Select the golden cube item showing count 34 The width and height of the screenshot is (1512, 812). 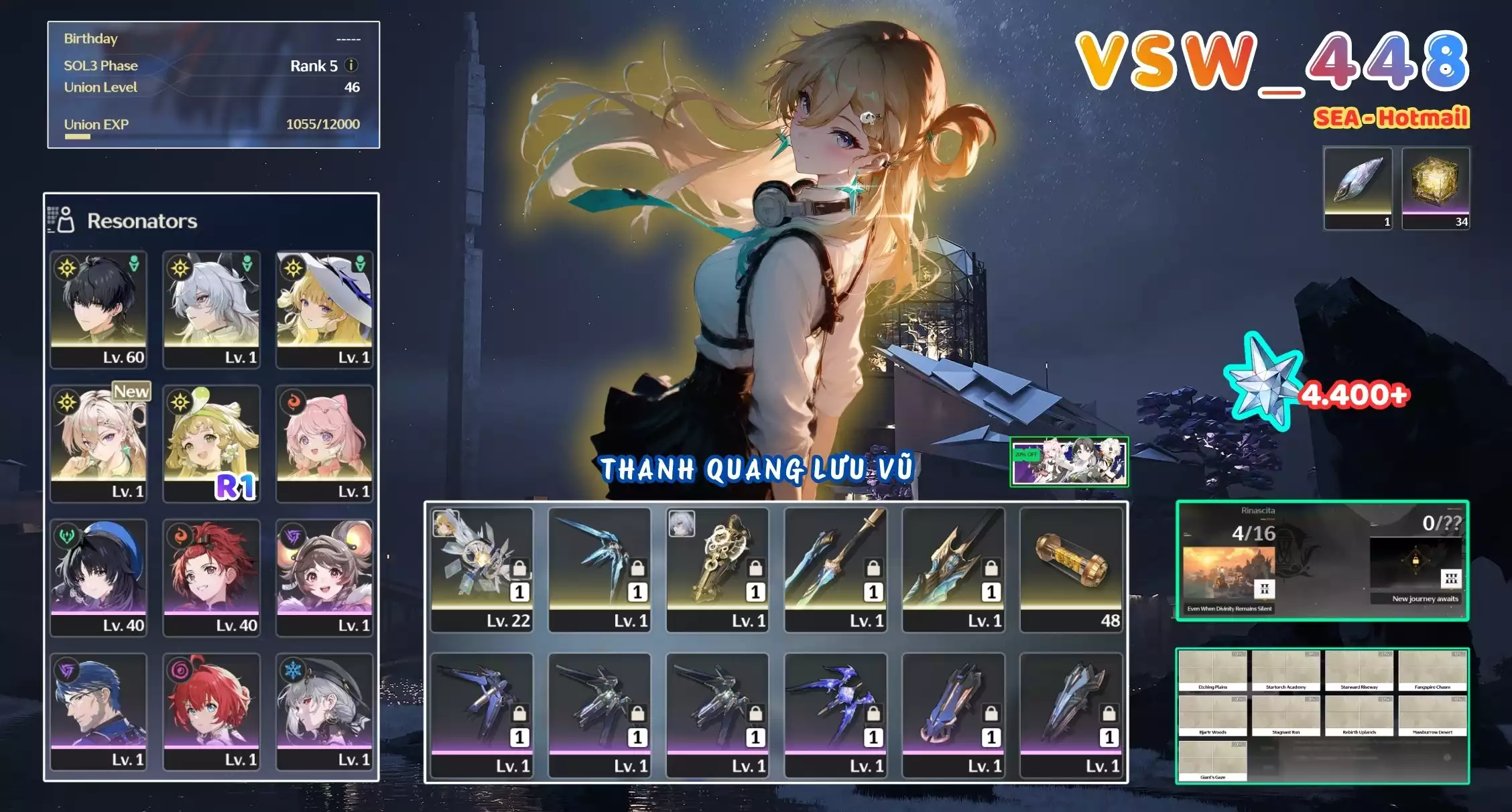point(1434,188)
